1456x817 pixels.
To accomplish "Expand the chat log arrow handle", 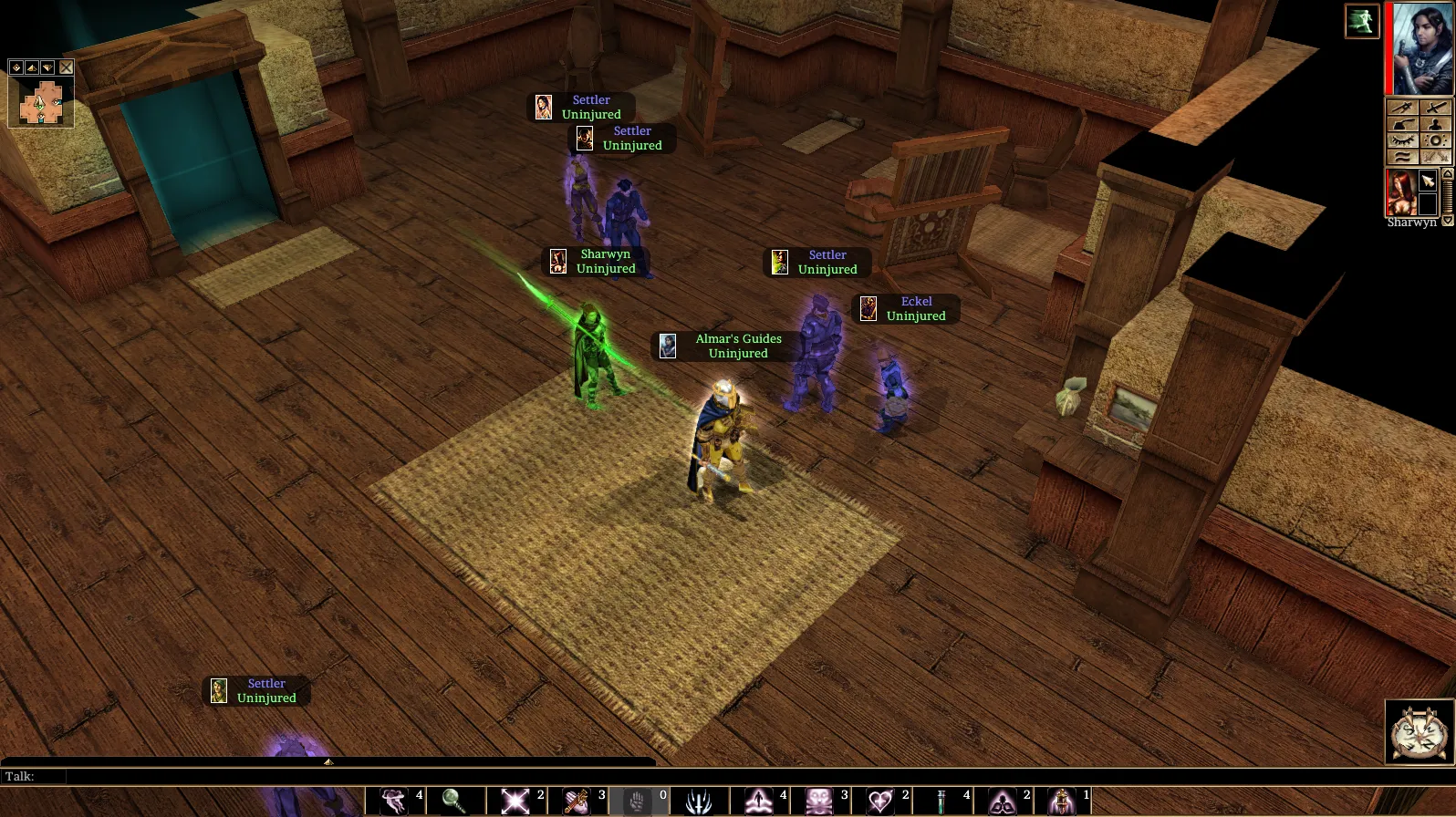I will [328, 761].
